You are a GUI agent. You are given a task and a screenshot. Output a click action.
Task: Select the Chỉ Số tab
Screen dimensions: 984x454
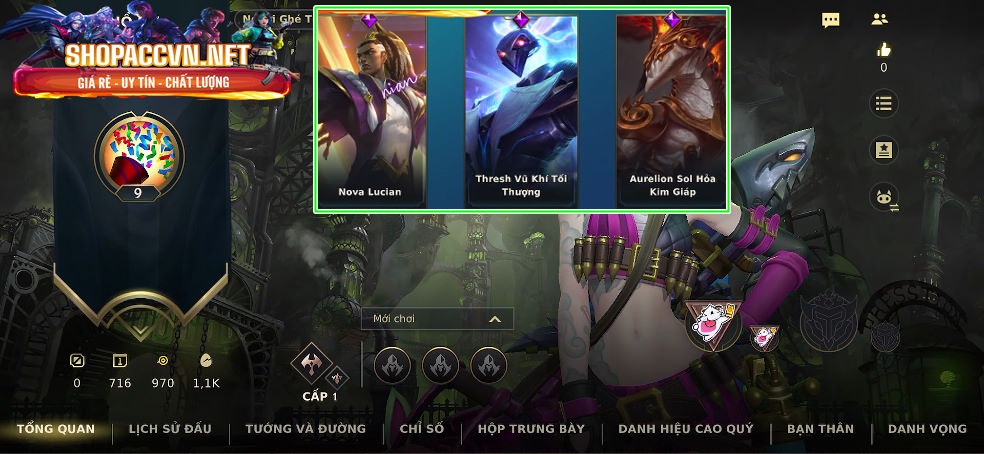click(421, 429)
